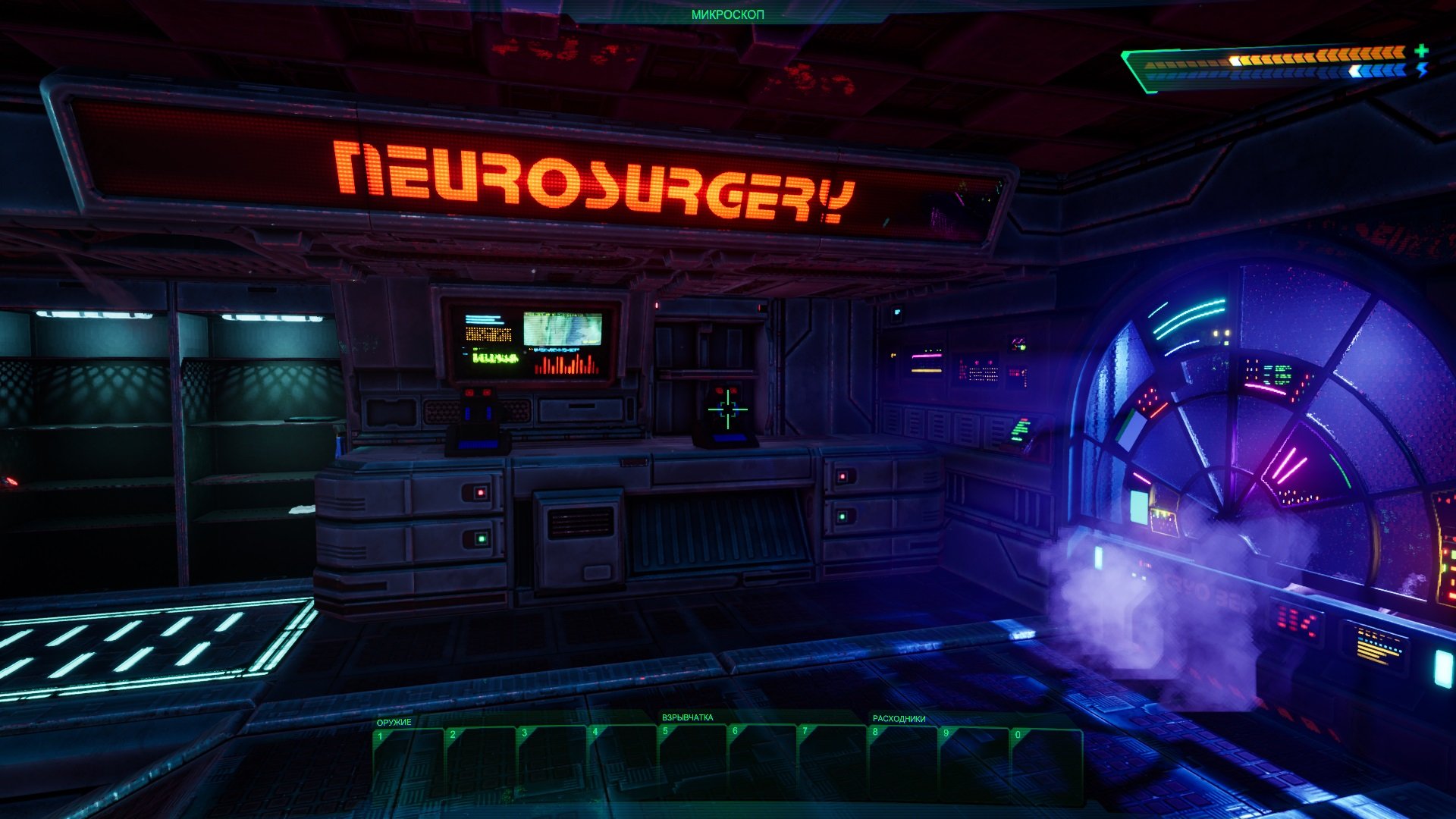Viewport: 1456px width, 819px height.
Task: Activate weapon slot number 4
Action: click(622, 763)
